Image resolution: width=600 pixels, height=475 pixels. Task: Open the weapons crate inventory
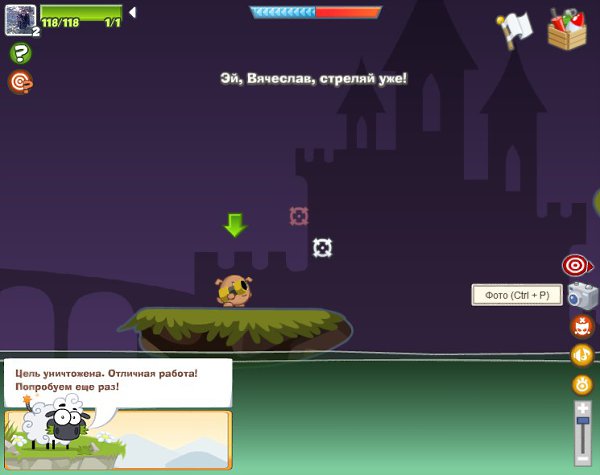point(567,28)
